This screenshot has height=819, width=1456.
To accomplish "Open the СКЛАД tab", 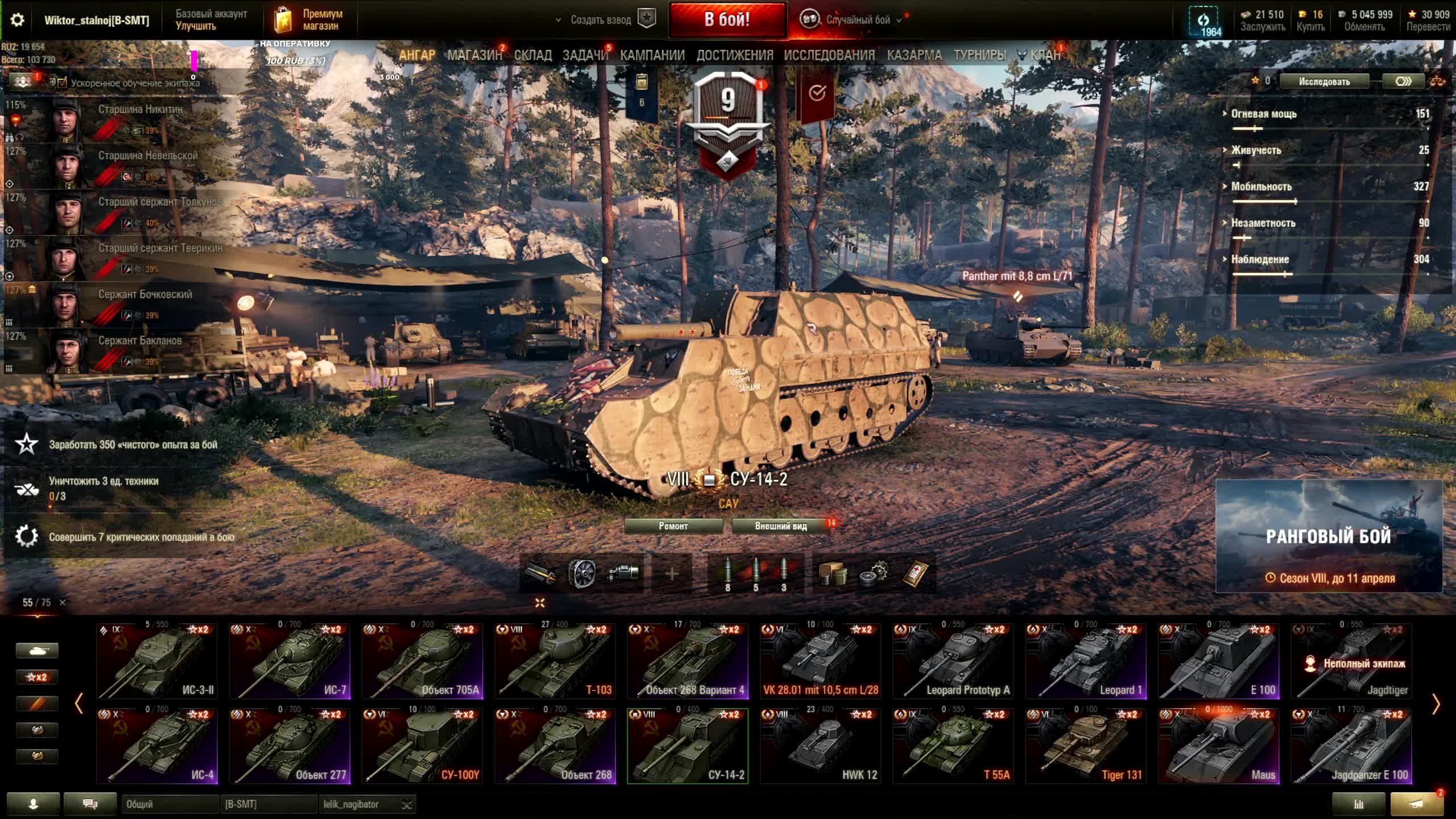I will point(532,55).
